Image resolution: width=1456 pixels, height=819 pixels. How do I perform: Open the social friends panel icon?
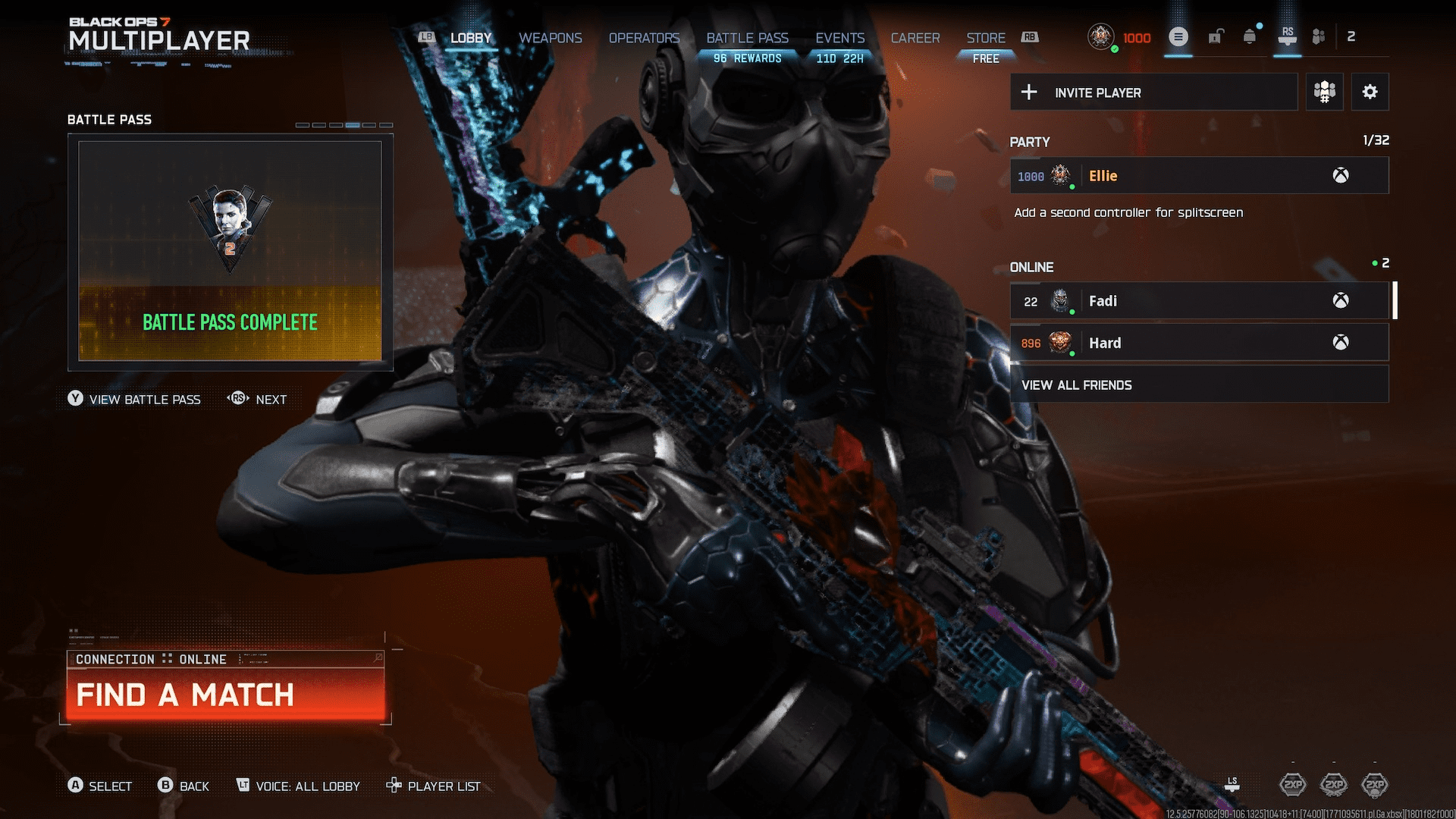(x=1318, y=36)
